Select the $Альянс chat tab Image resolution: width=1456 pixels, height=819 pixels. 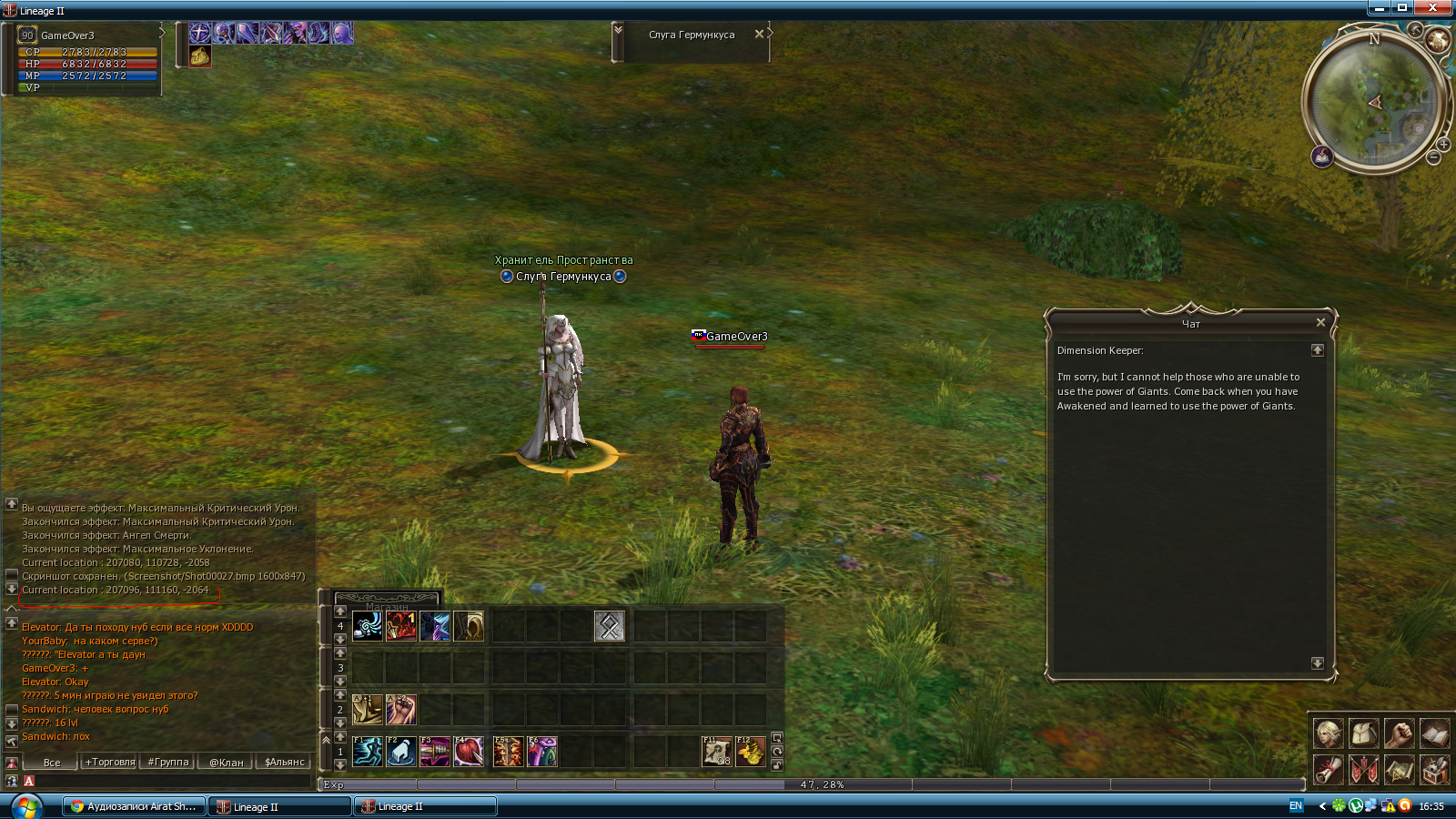[284, 762]
